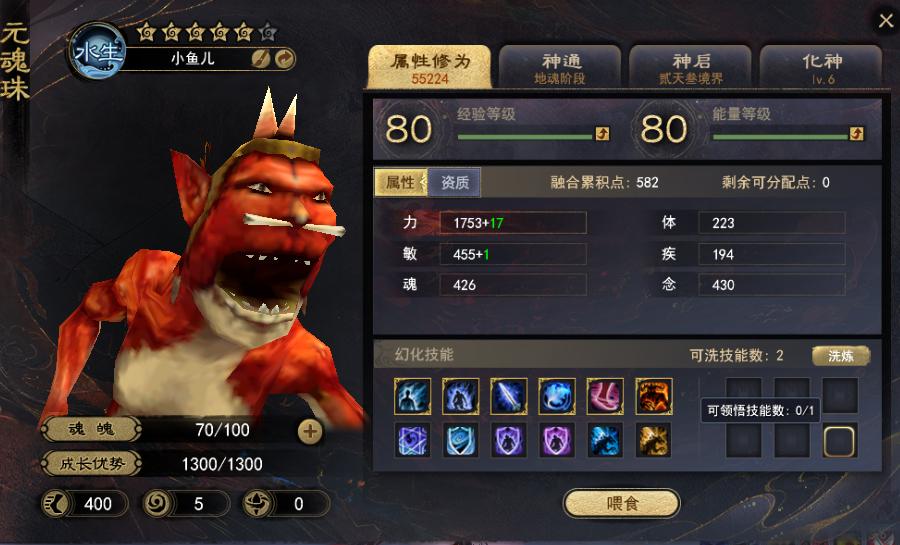This screenshot has width=900, height=545.
Task: Select the pink tentacle skill icon
Action: pyautogui.click(x=605, y=395)
